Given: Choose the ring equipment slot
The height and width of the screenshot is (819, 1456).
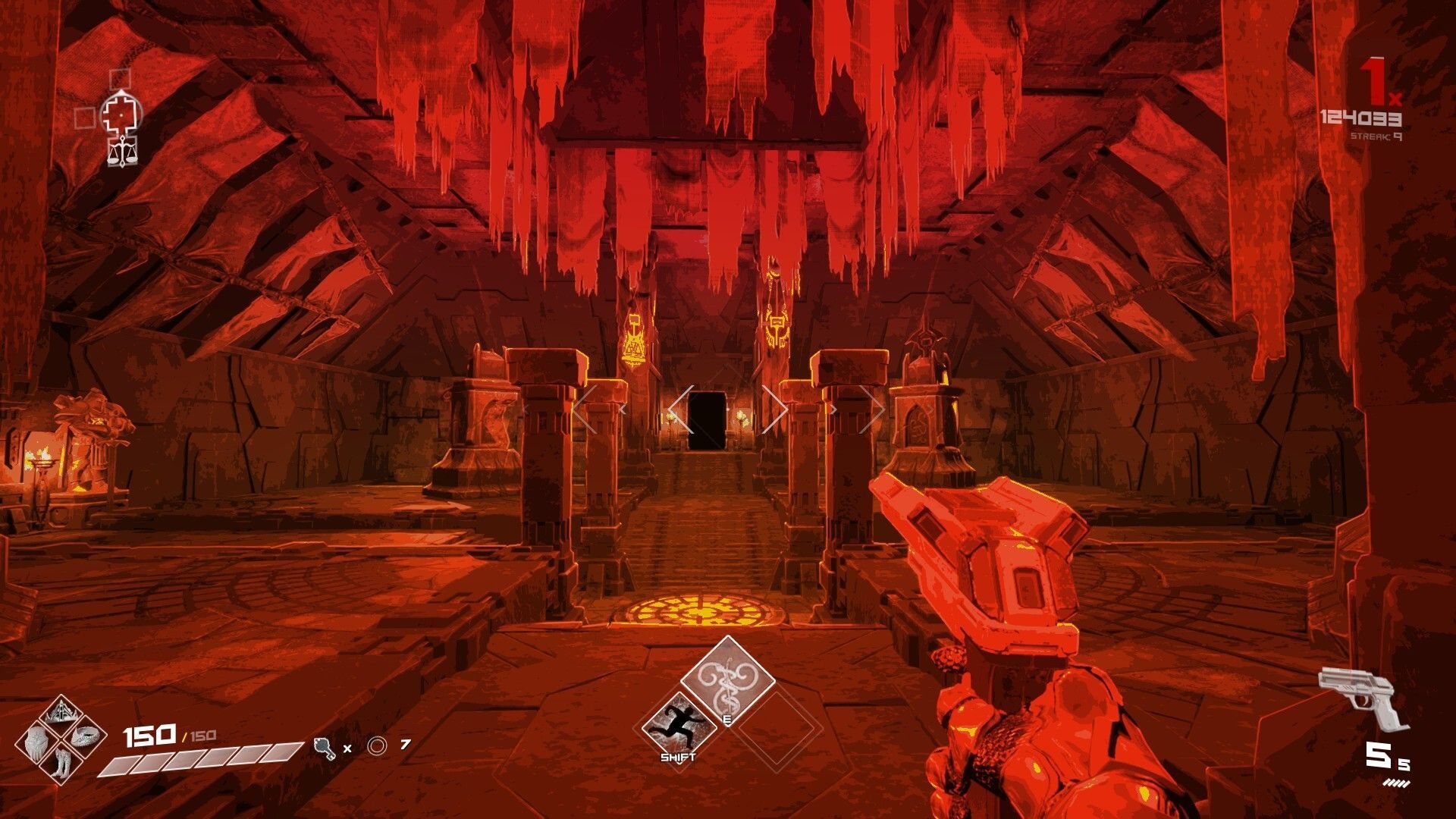Looking at the screenshot, I should tap(85, 736).
